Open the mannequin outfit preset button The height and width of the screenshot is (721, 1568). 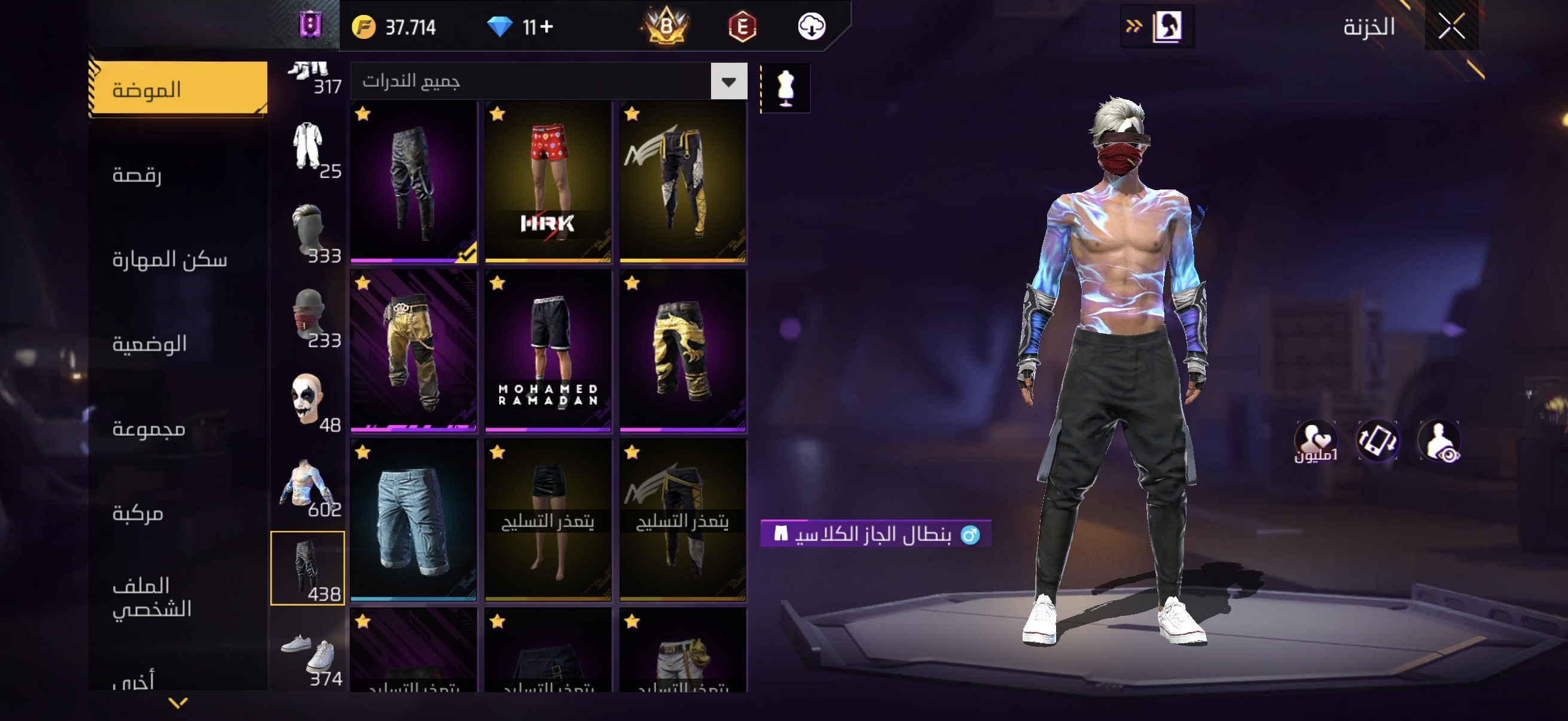[786, 88]
